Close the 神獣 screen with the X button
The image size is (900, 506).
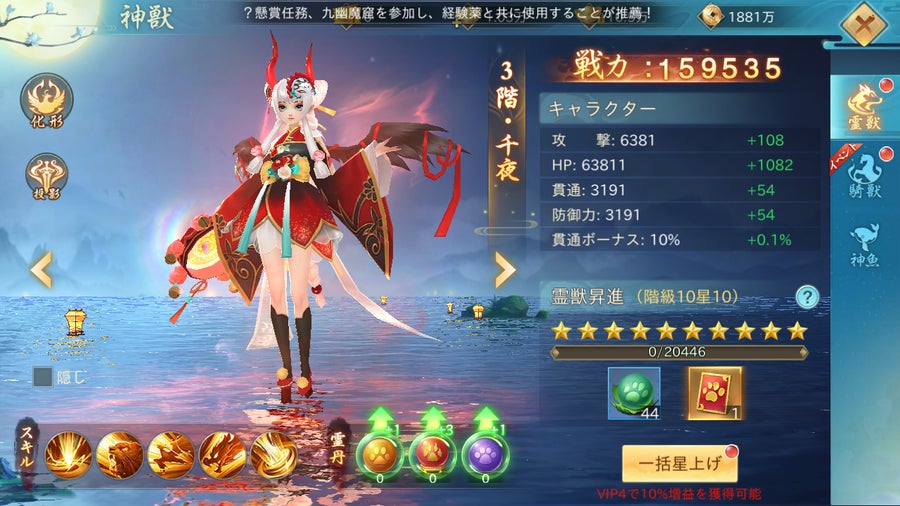862,22
